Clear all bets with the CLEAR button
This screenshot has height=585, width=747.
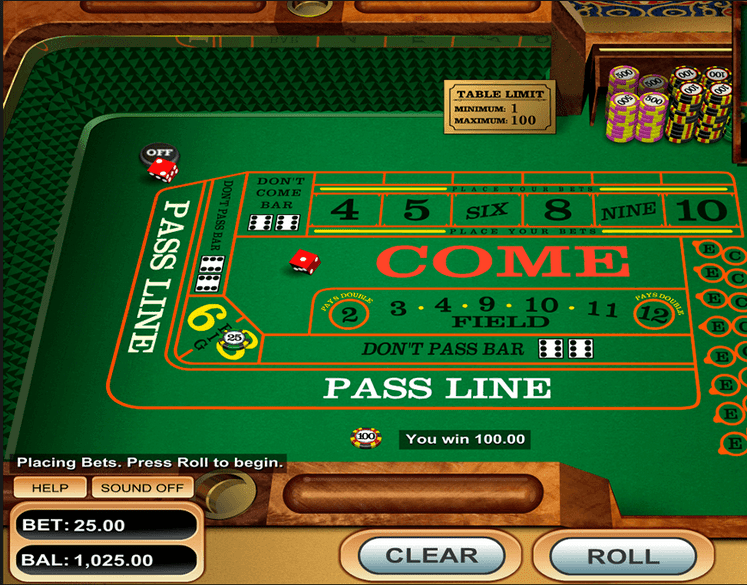431,555
